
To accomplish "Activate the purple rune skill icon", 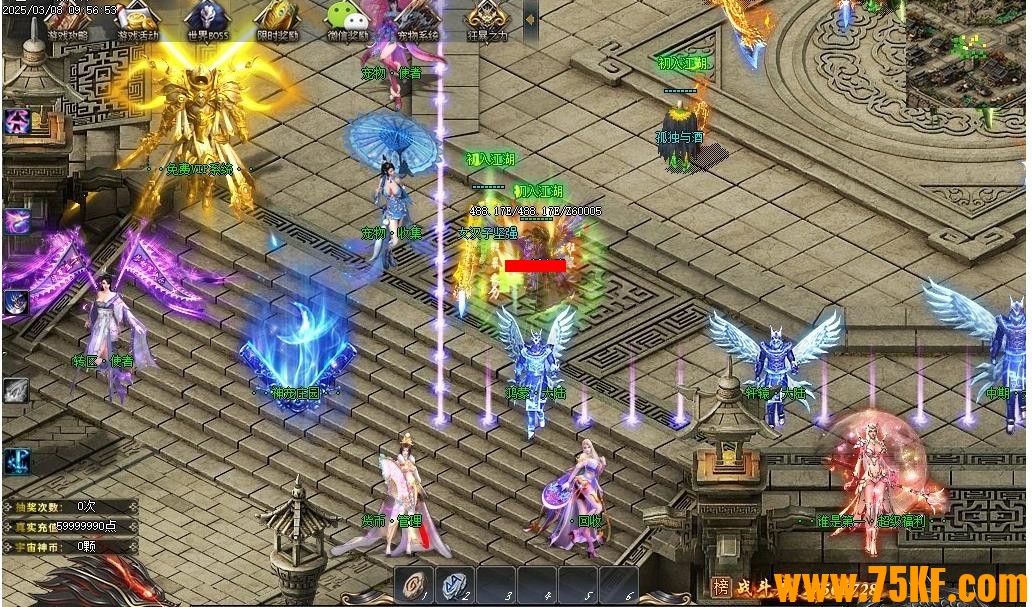I will tap(17, 122).
